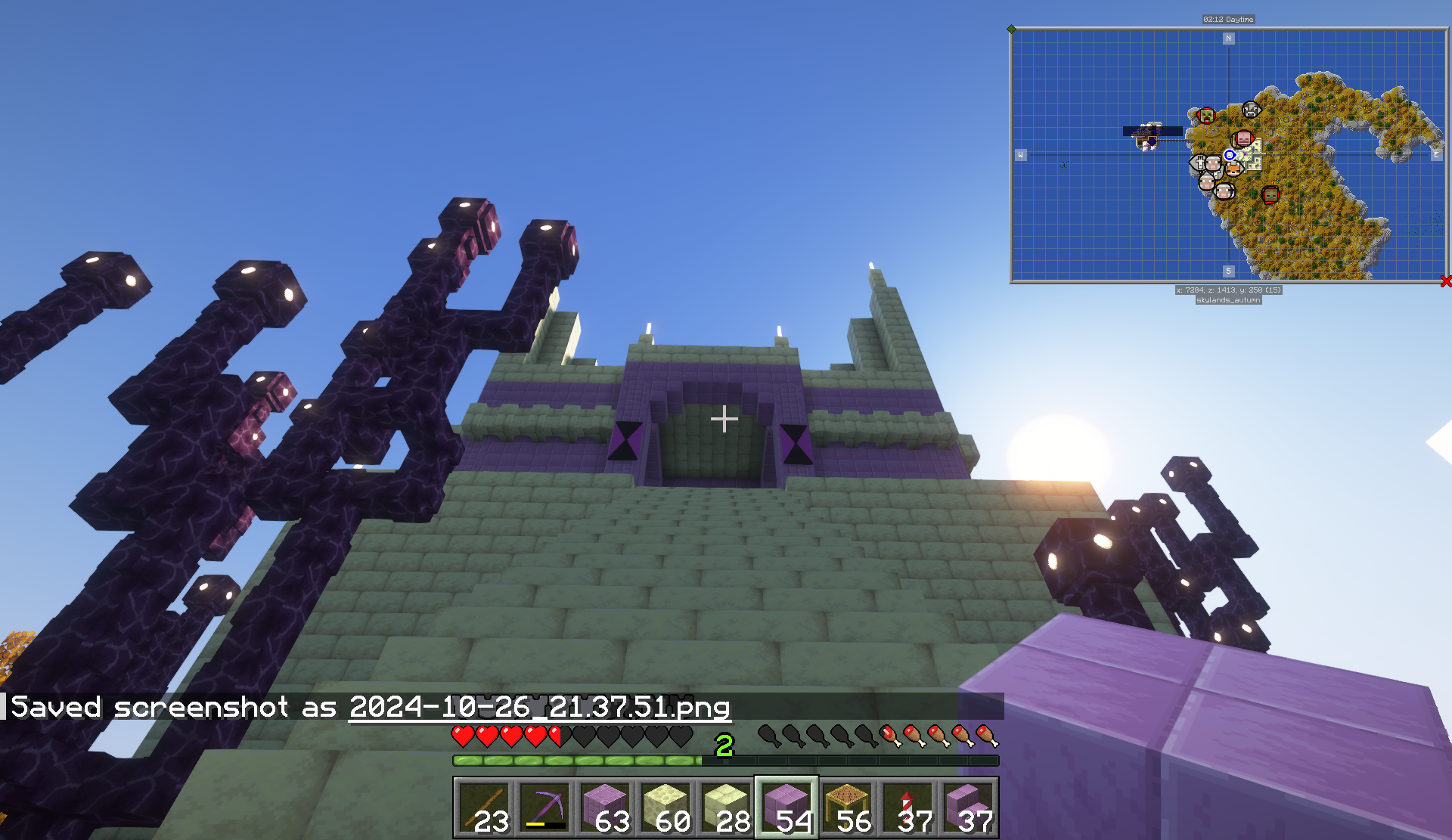Viewport: 1452px width, 840px height.
Task: Click the zombie marker on the minimap
Action: [x=1270, y=194]
